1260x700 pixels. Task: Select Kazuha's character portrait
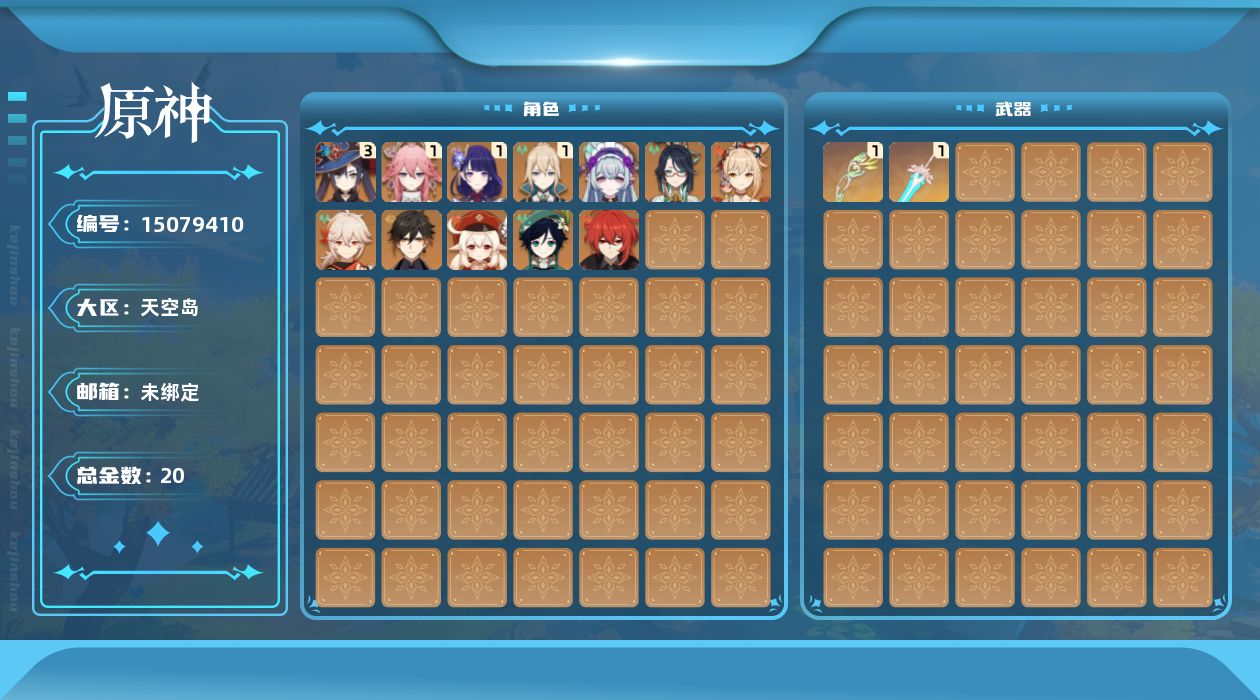coord(346,240)
